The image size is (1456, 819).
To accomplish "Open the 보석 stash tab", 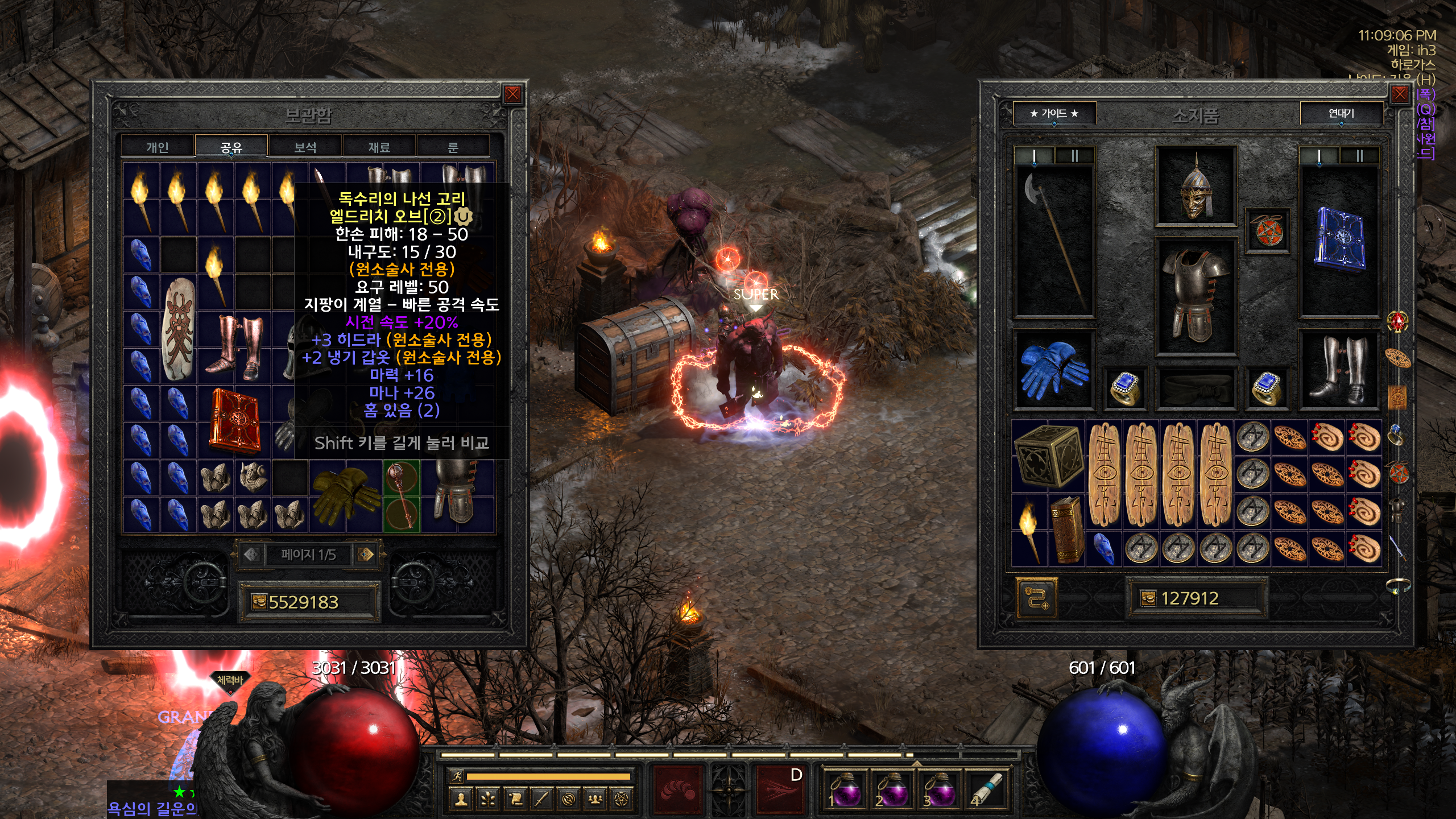I will coord(305,147).
